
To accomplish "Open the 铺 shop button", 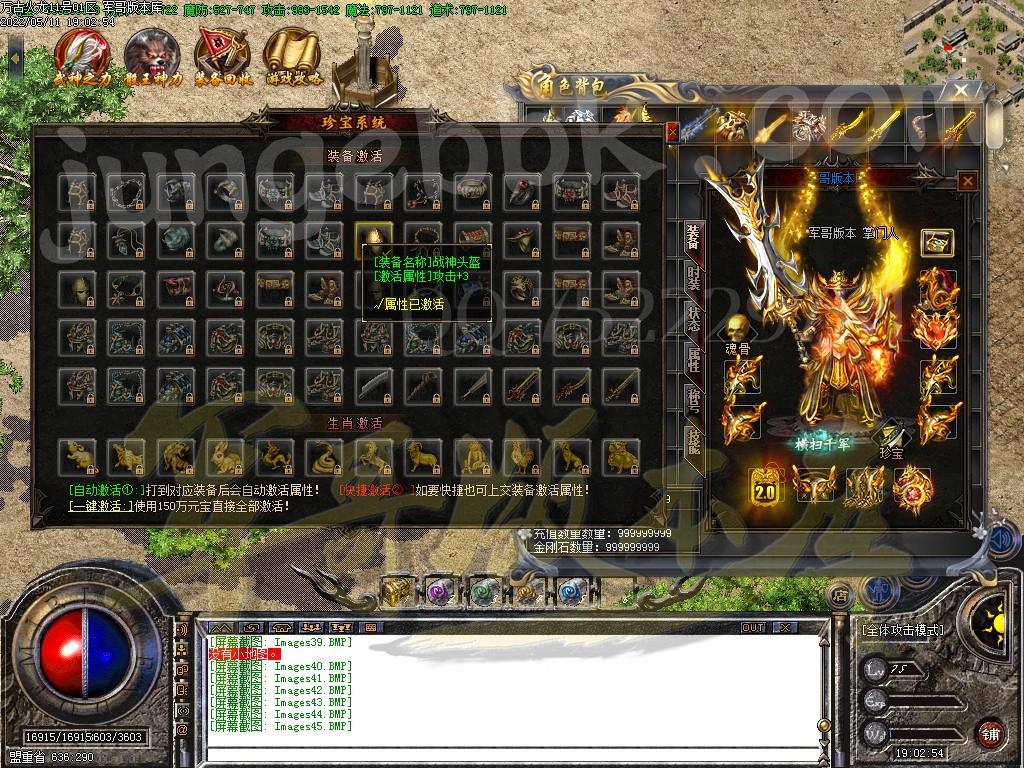I will coord(990,733).
